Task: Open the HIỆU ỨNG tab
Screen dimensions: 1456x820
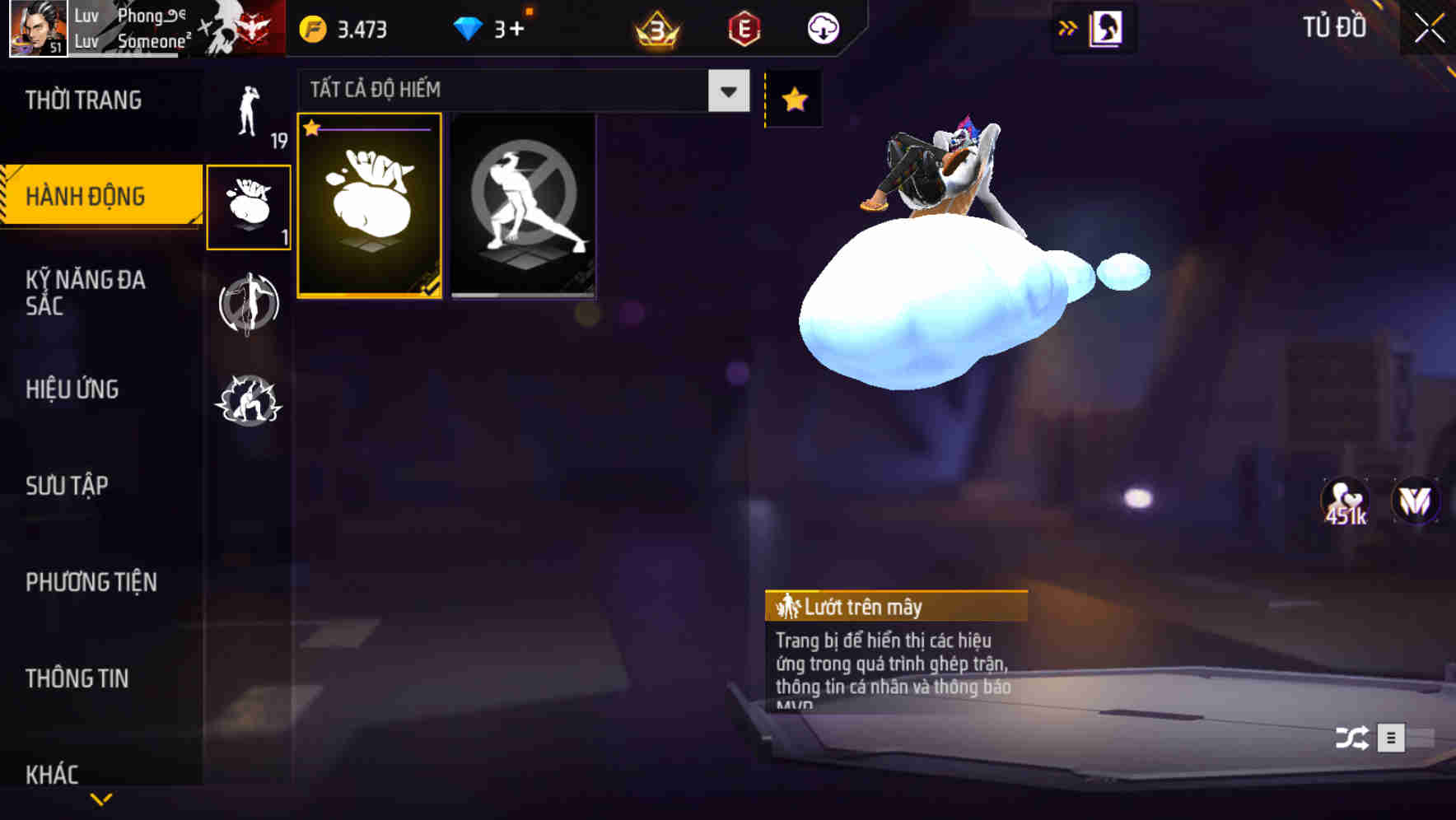Action: pos(74,389)
